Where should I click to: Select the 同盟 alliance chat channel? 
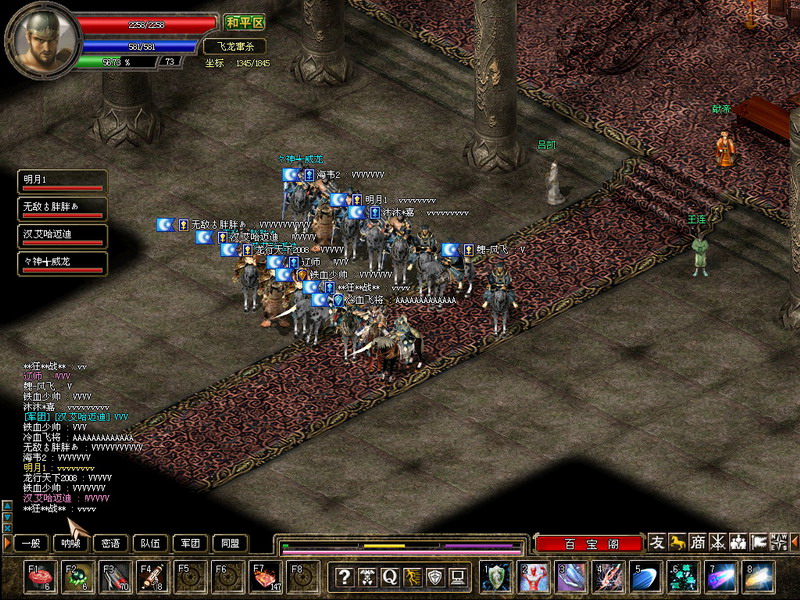[x=229, y=543]
